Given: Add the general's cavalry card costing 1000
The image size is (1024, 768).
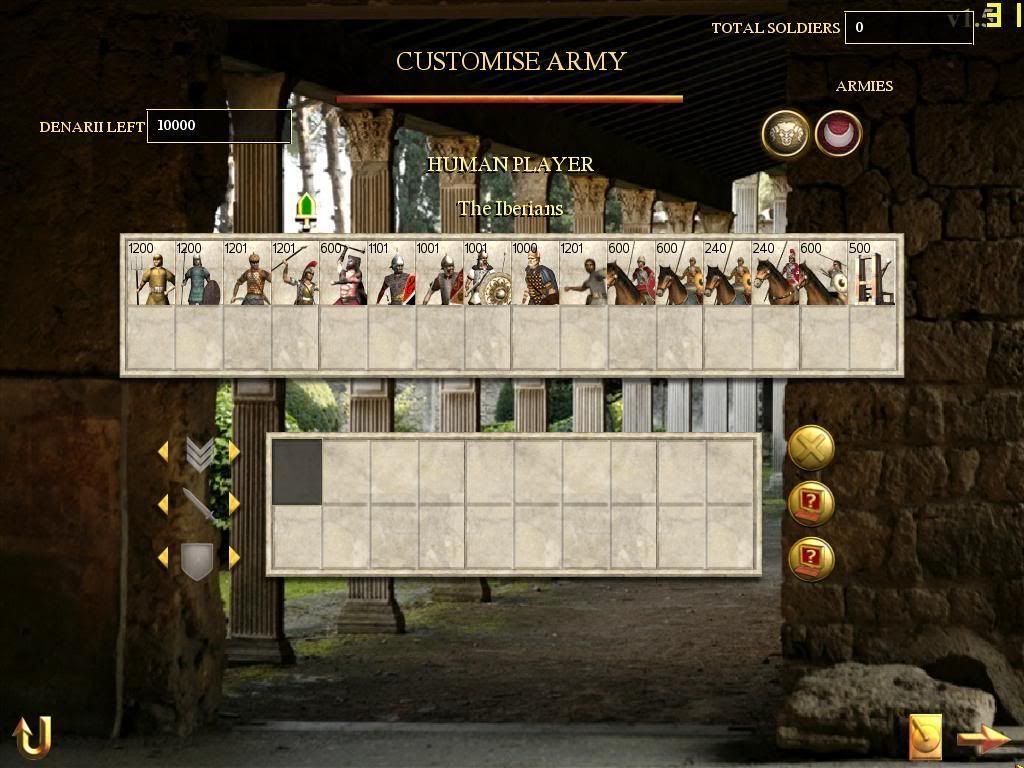Looking at the screenshot, I should 535,274.
